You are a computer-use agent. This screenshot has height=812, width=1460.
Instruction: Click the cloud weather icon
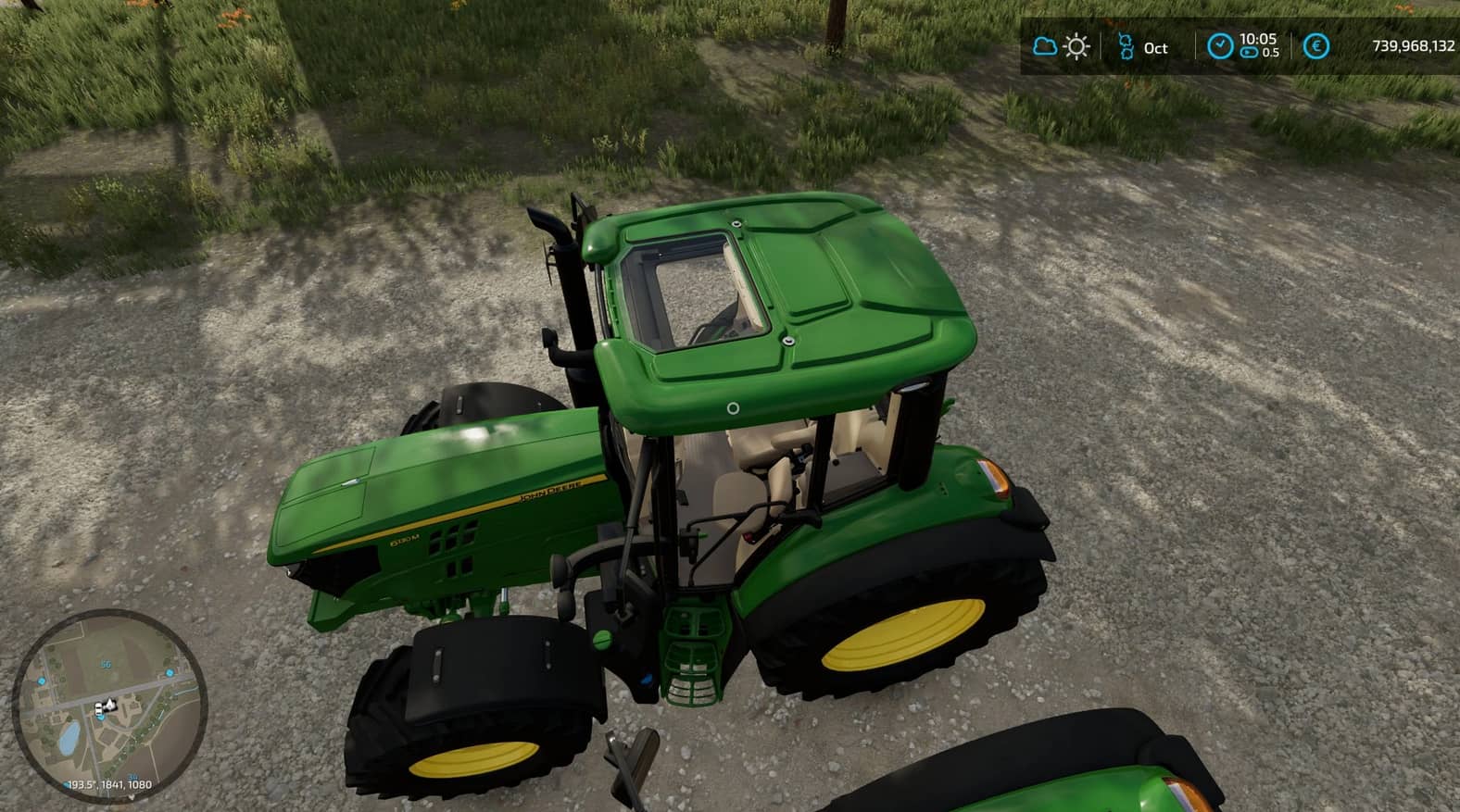pyautogui.click(x=1045, y=46)
